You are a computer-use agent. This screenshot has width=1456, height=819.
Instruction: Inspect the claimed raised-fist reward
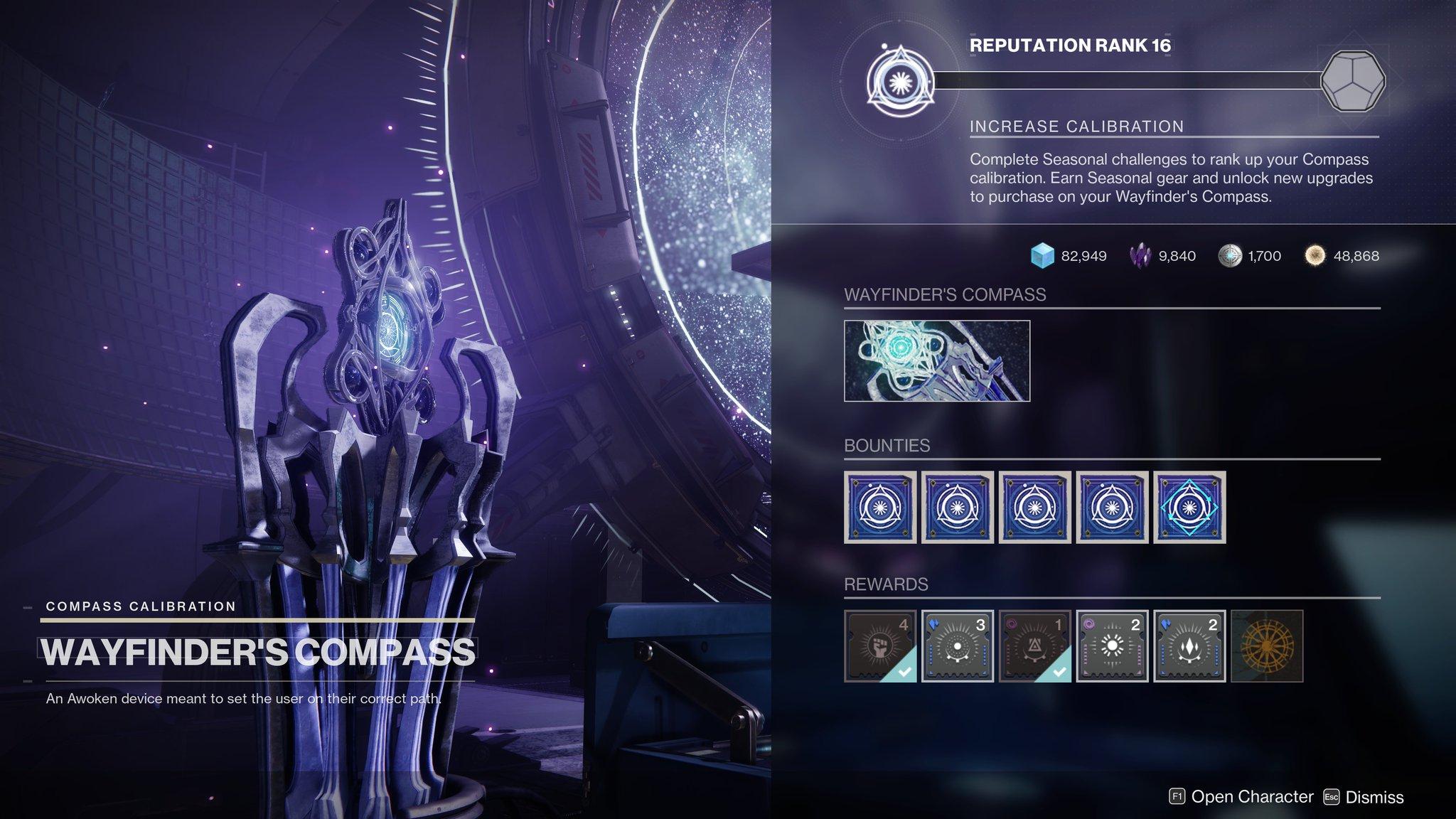click(x=879, y=646)
